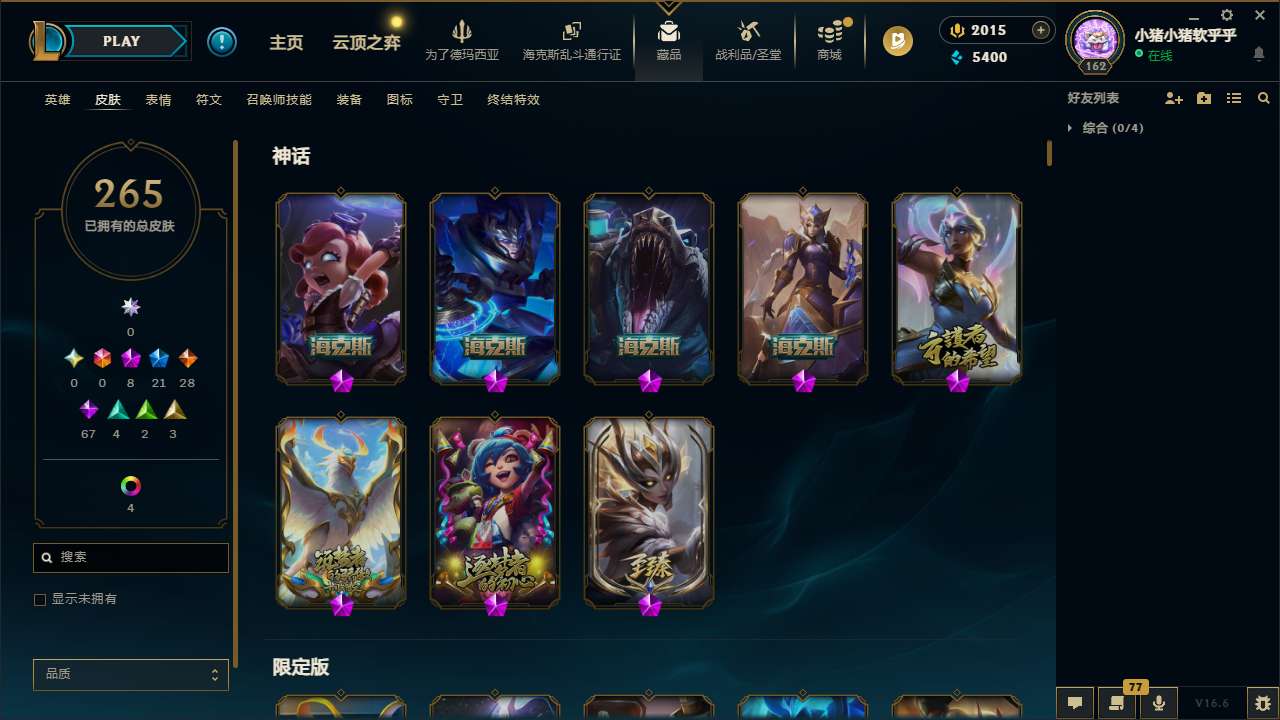Enable the 显示未拥有 checkbox
This screenshot has height=720, width=1280.
[x=40, y=599]
